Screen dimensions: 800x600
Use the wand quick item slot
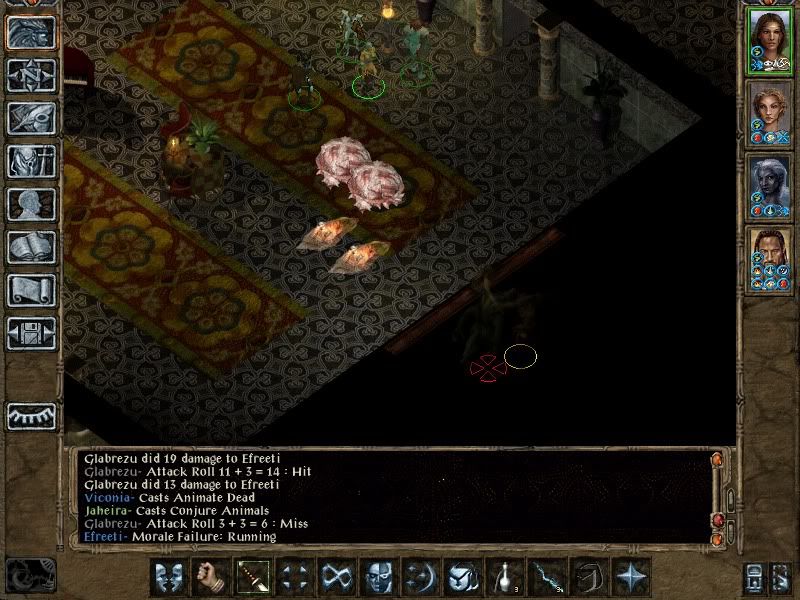[x=546, y=577]
